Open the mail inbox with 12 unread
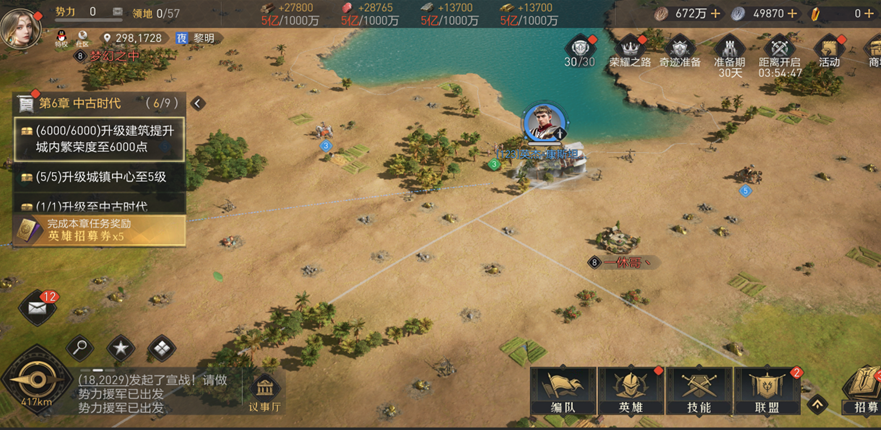 [x=39, y=308]
